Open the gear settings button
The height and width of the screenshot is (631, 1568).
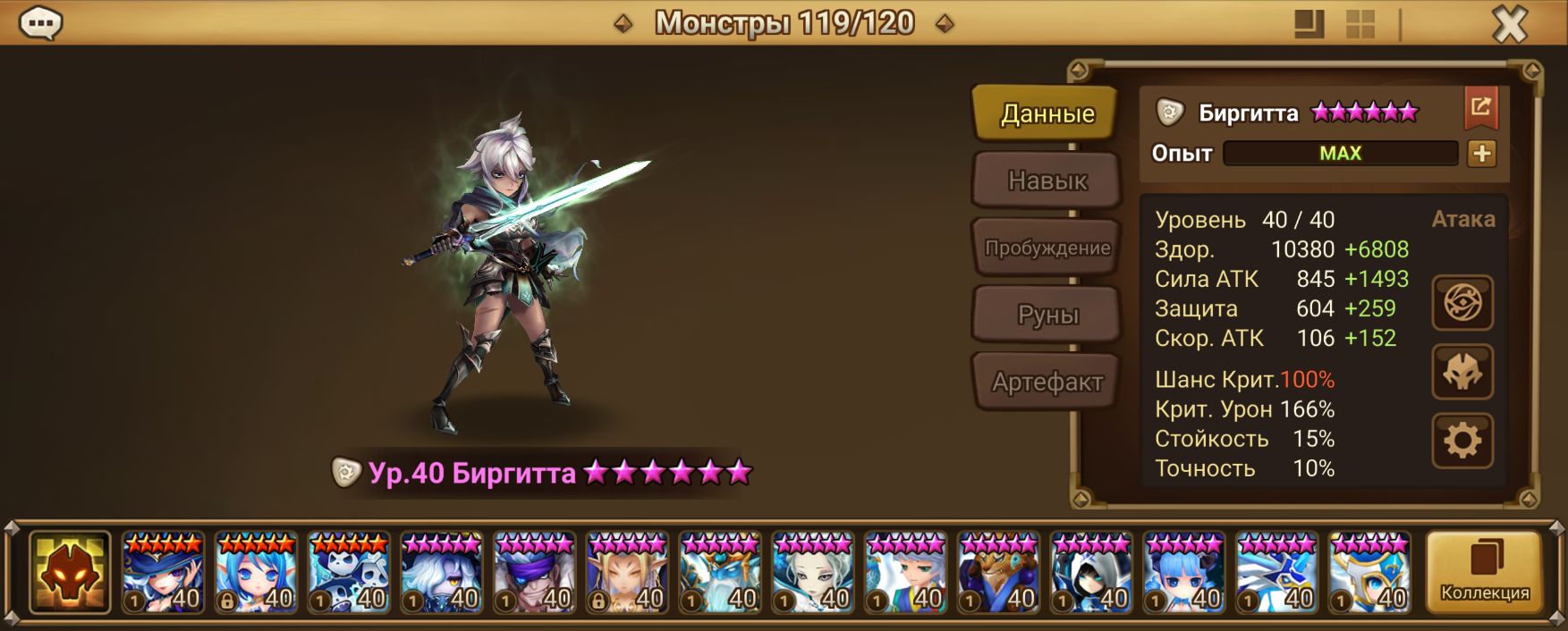click(1462, 441)
